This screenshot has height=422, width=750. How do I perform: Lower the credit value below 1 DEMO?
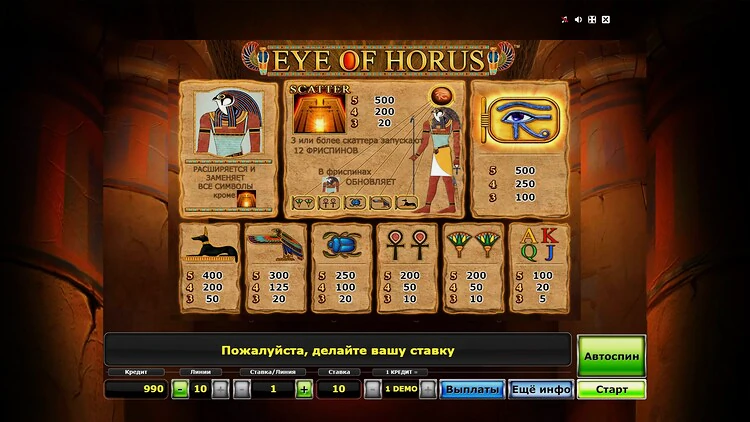pyautogui.click(x=372, y=389)
